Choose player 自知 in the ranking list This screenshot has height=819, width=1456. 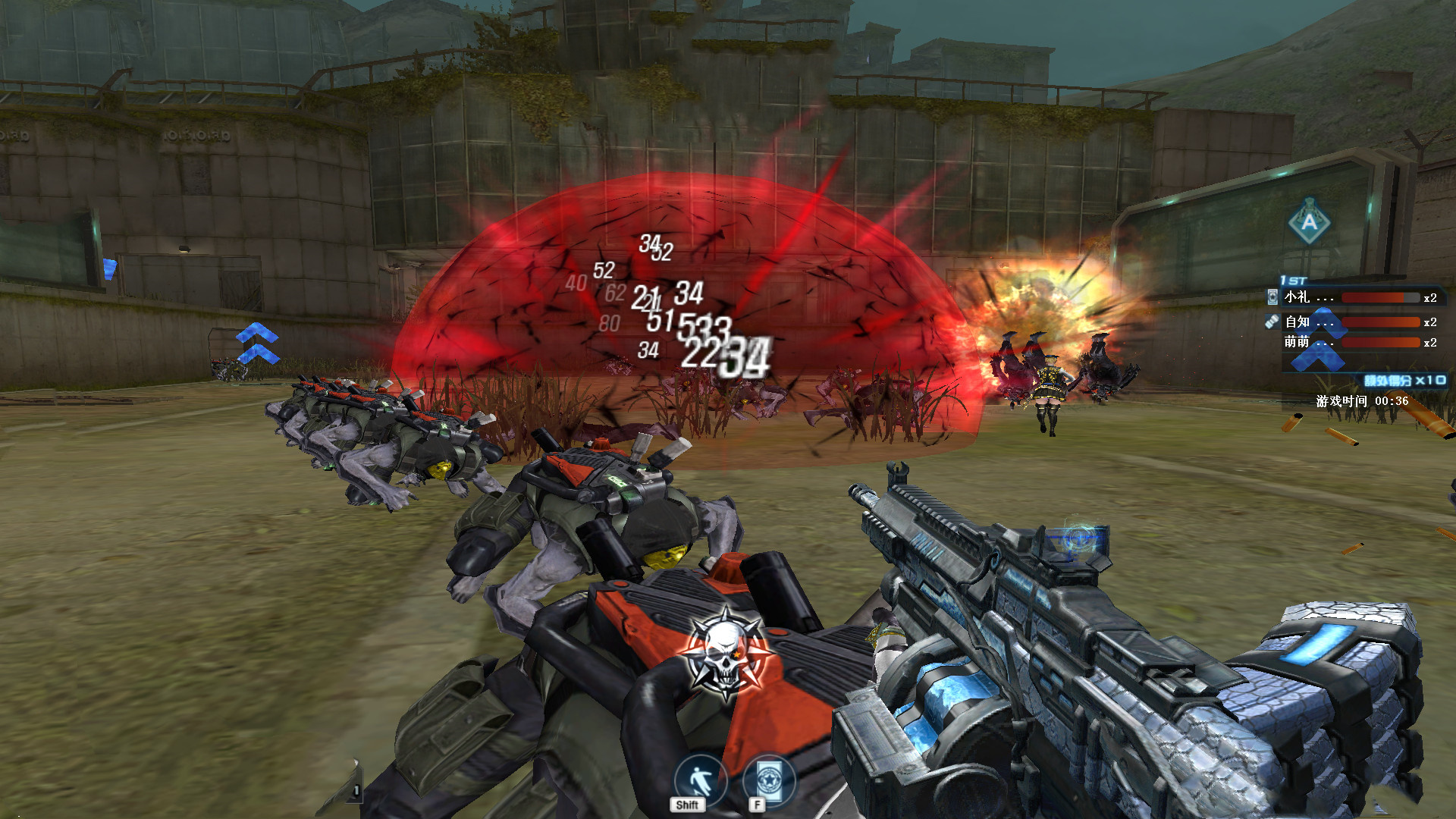(x=1298, y=322)
